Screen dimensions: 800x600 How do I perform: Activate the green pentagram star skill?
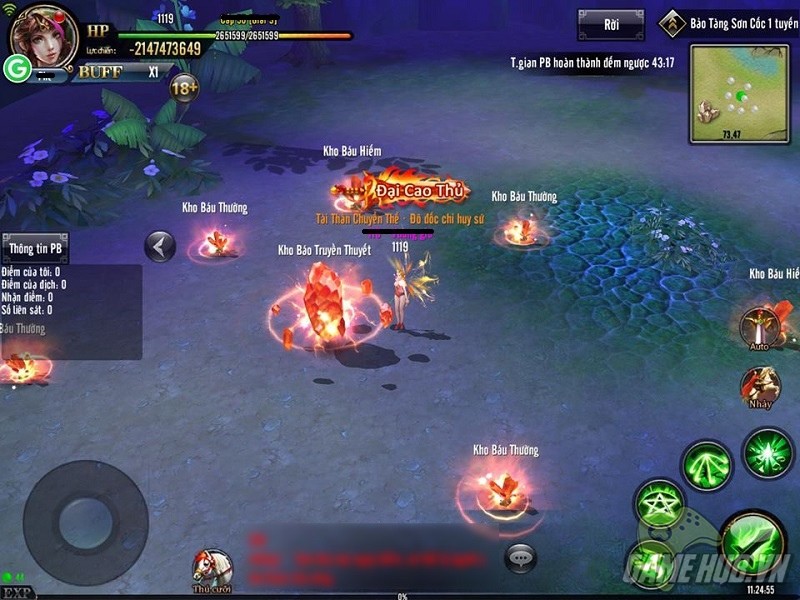pyautogui.click(x=660, y=502)
